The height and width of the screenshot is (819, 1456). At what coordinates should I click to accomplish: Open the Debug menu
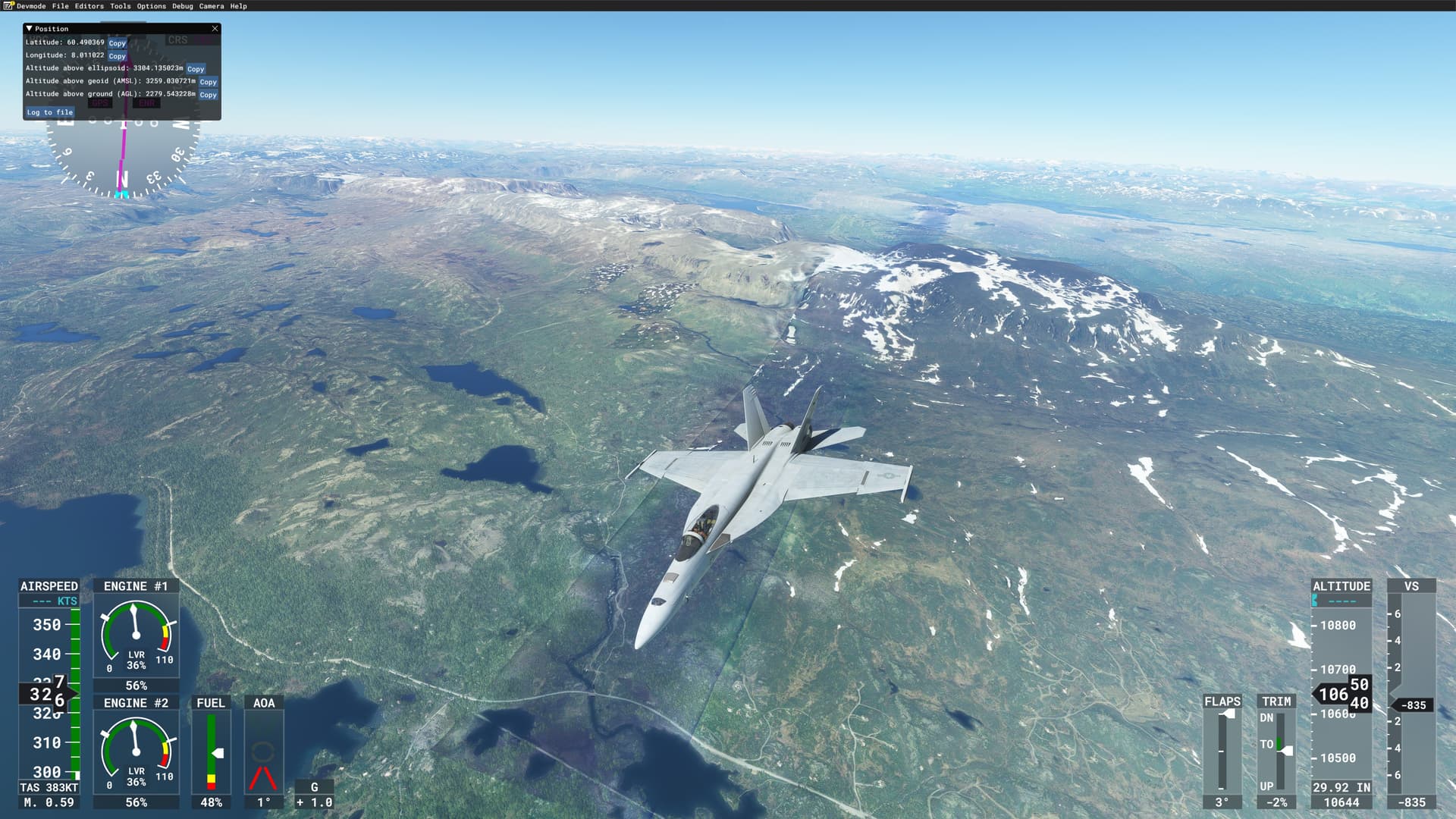pyautogui.click(x=182, y=6)
